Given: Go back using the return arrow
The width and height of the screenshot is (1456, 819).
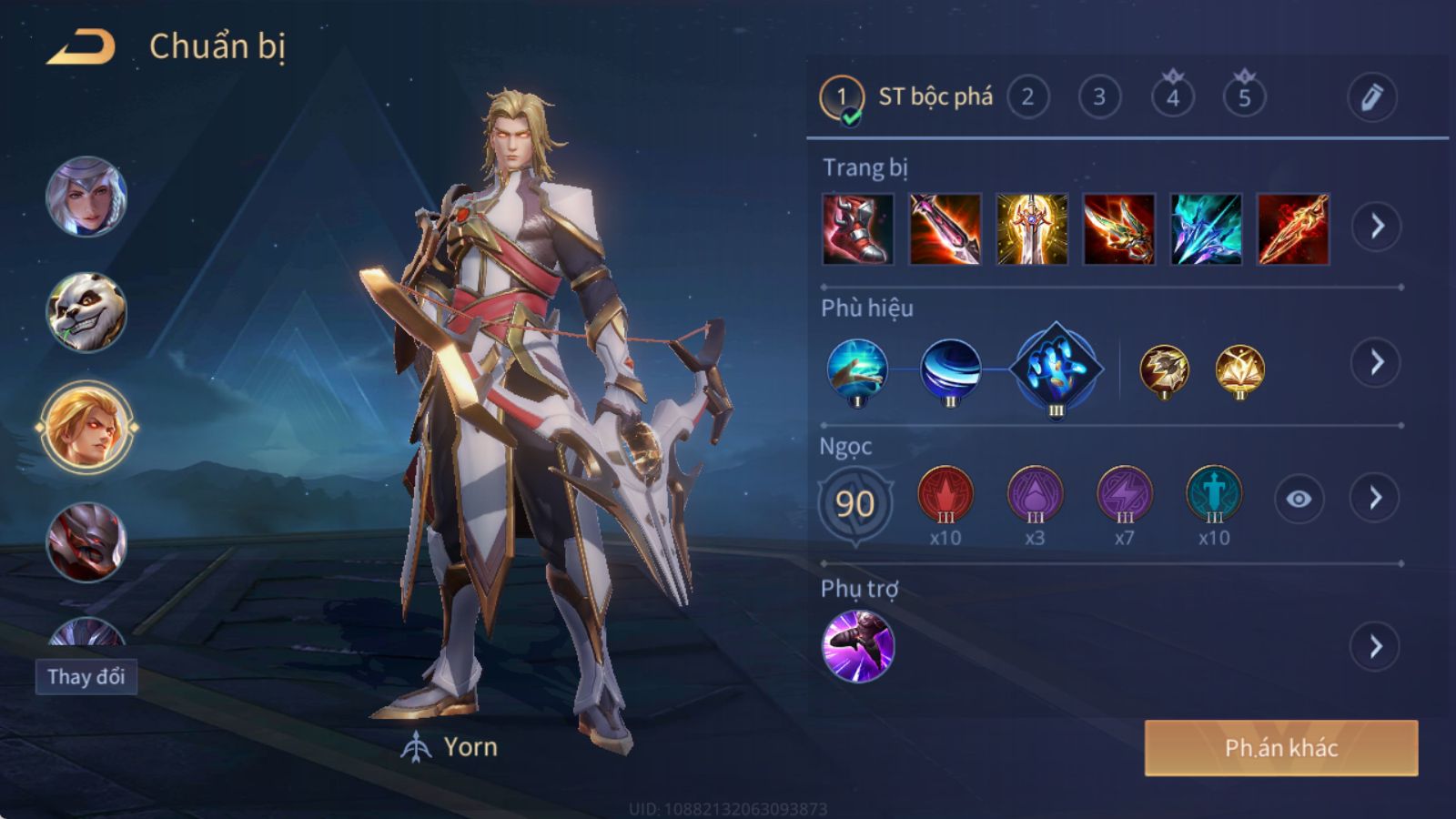Looking at the screenshot, I should (x=81, y=47).
